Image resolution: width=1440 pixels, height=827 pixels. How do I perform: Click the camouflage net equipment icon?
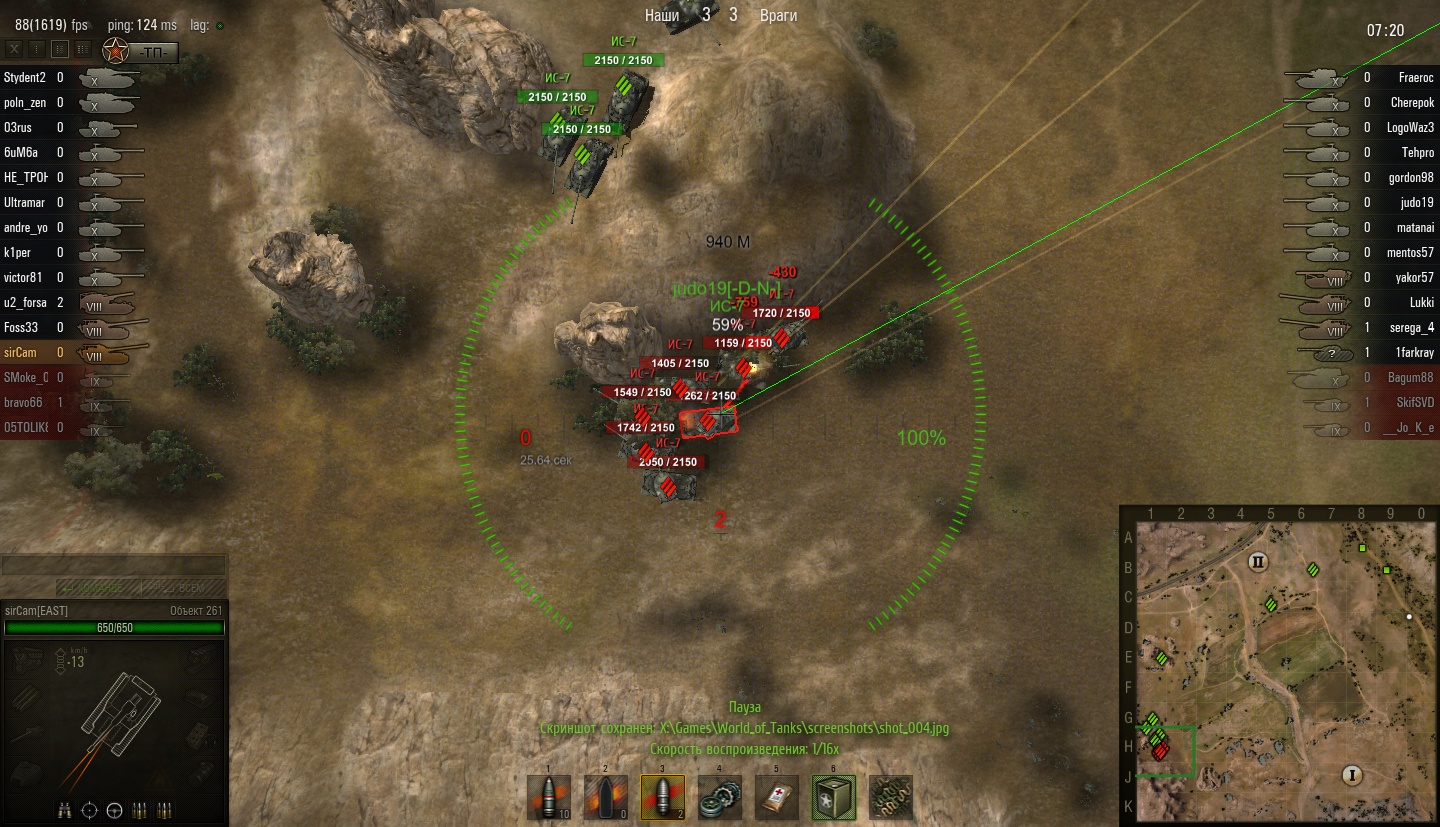pos(890,797)
